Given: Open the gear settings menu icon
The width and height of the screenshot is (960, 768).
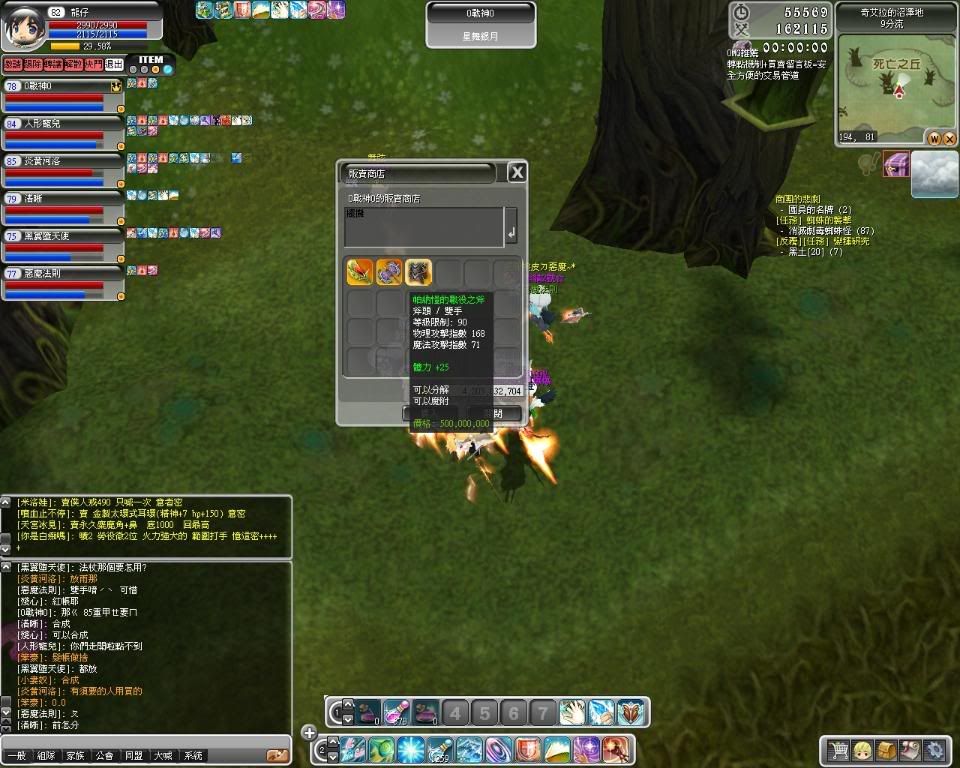Looking at the screenshot, I should pyautogui.click(x=934, y=749).
